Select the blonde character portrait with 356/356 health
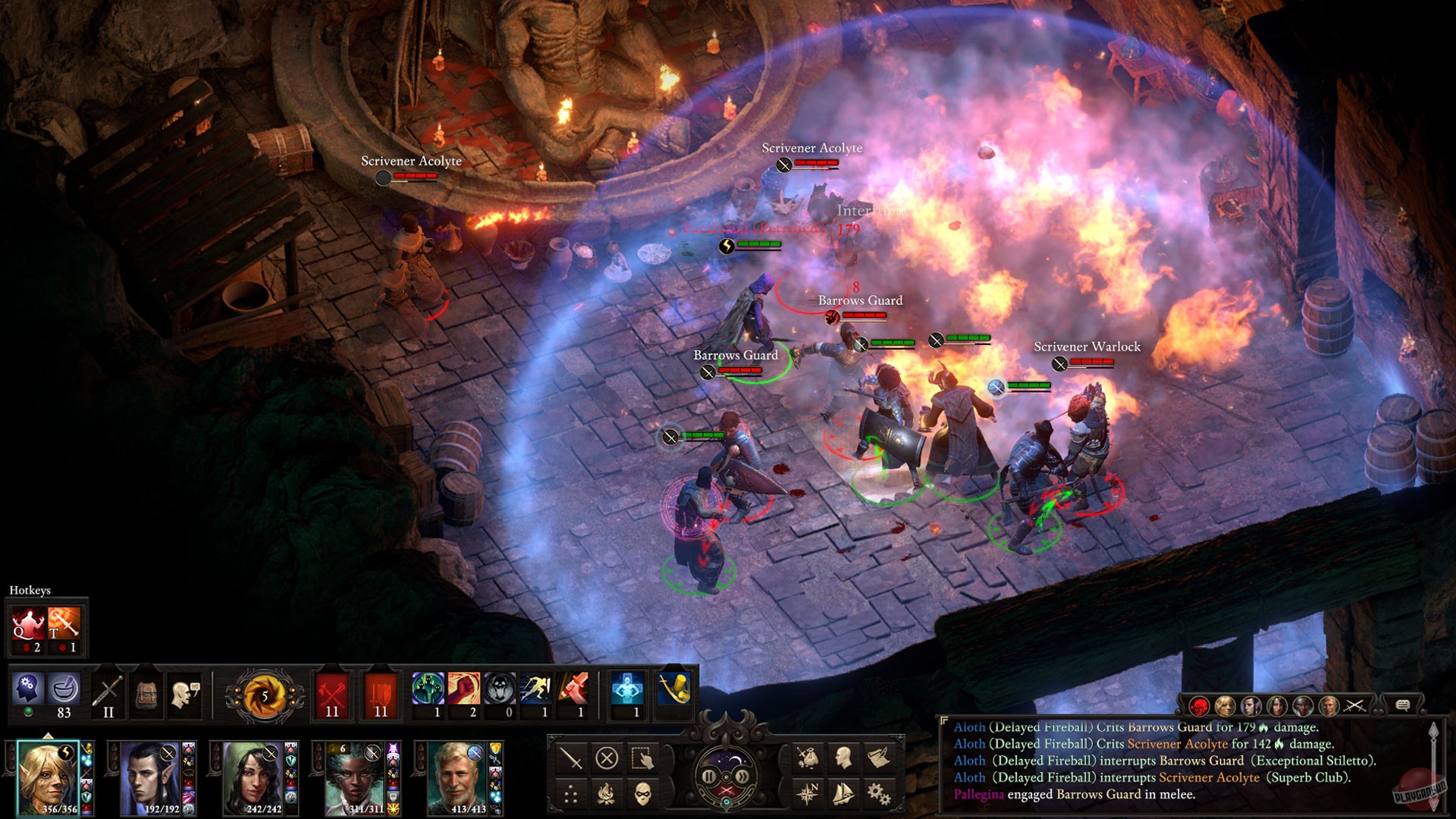 47,777
